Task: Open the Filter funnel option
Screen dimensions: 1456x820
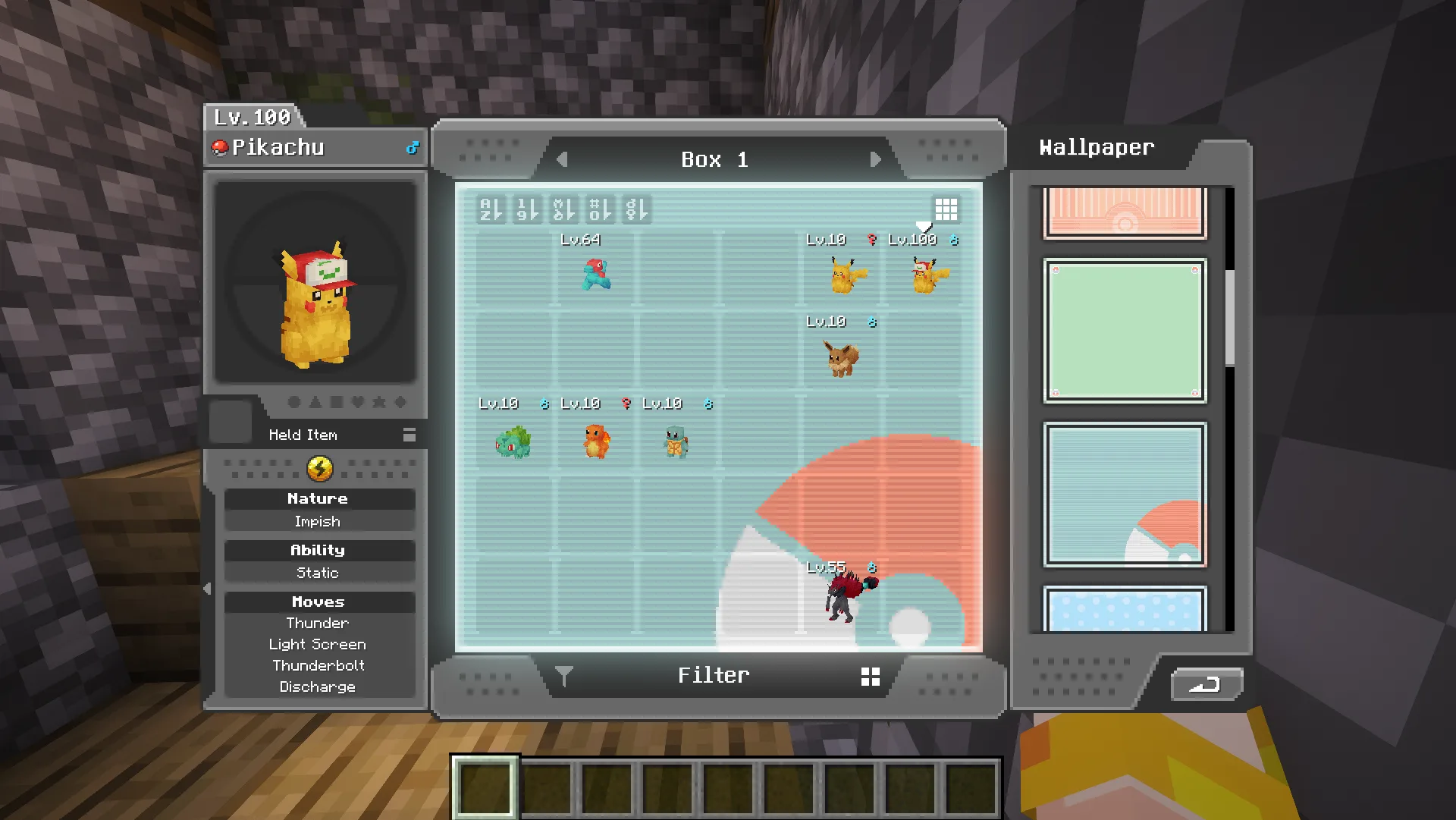Action: point(563,675)
